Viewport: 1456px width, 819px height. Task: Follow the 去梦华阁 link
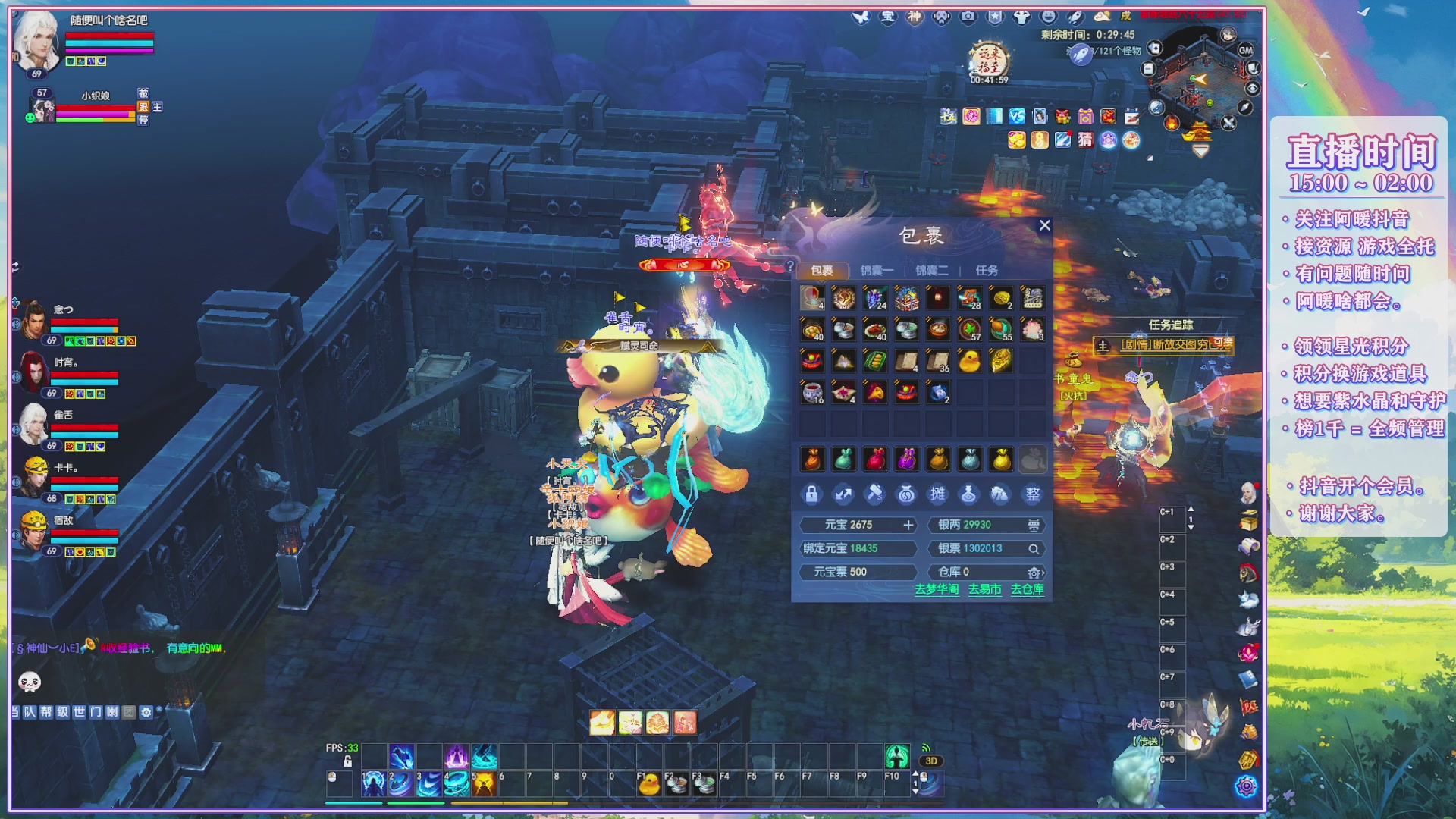coord(937,589)
